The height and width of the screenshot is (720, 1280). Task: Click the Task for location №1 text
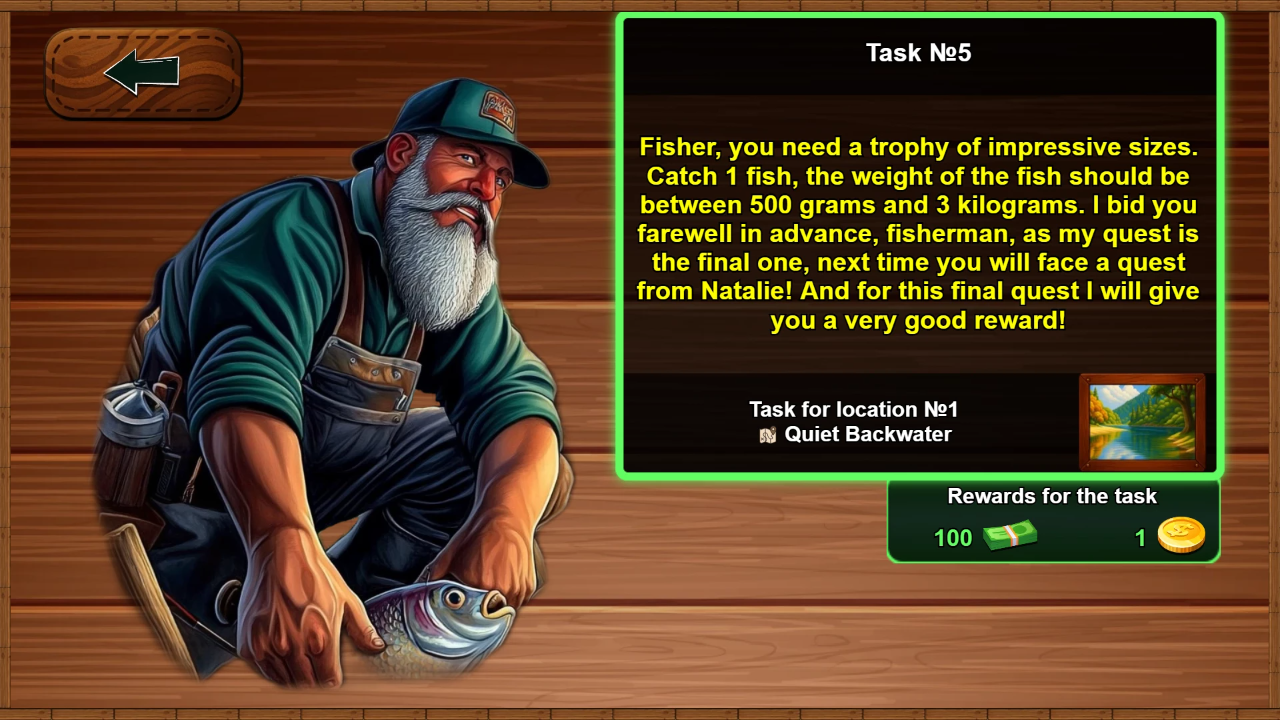coord(853,409)
